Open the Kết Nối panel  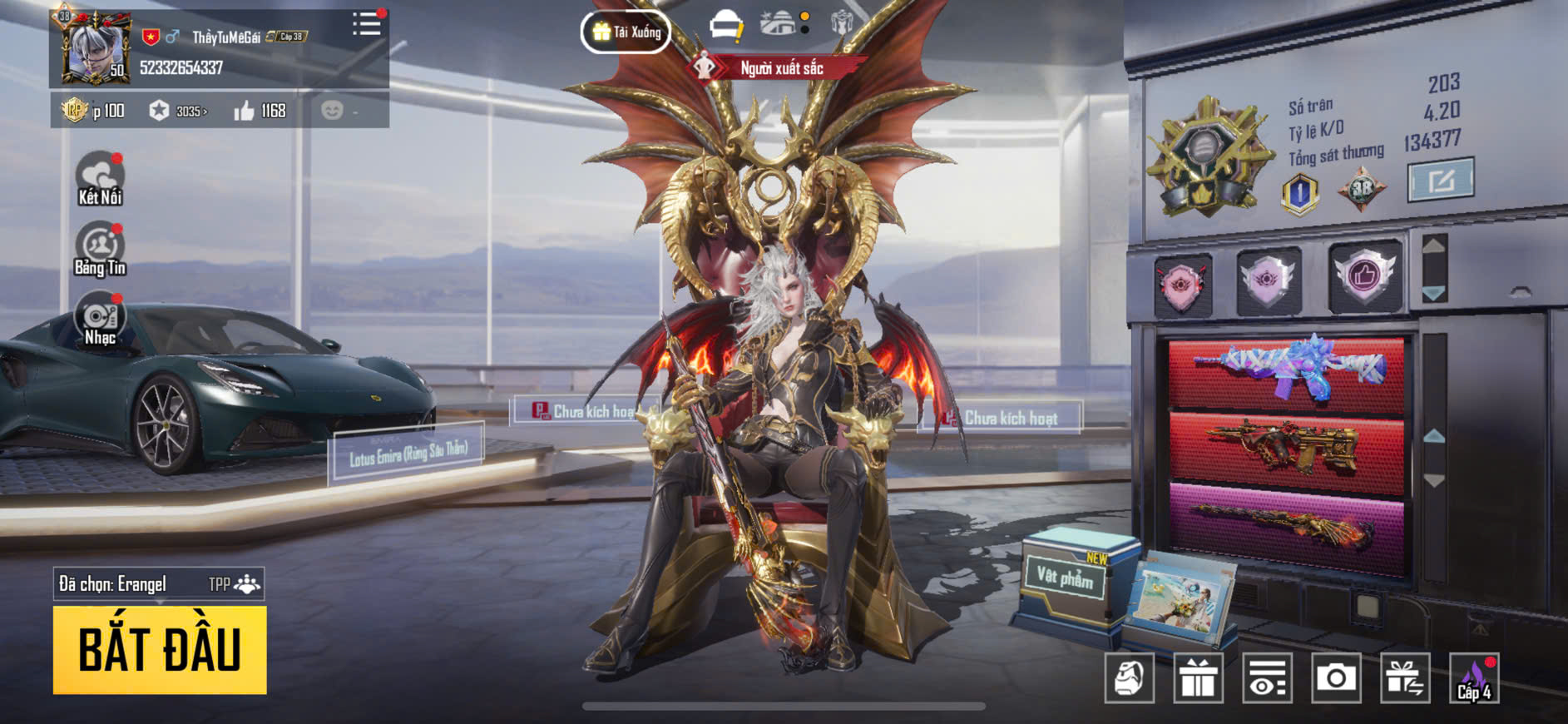tap(100, 179)
